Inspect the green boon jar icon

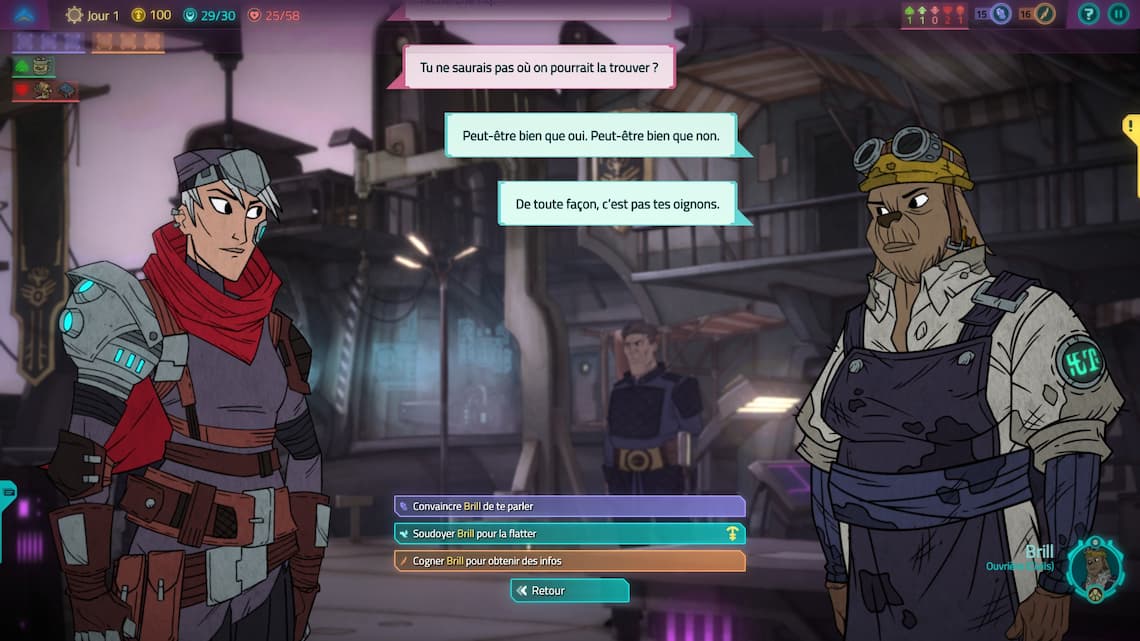[x=40, y=66]
